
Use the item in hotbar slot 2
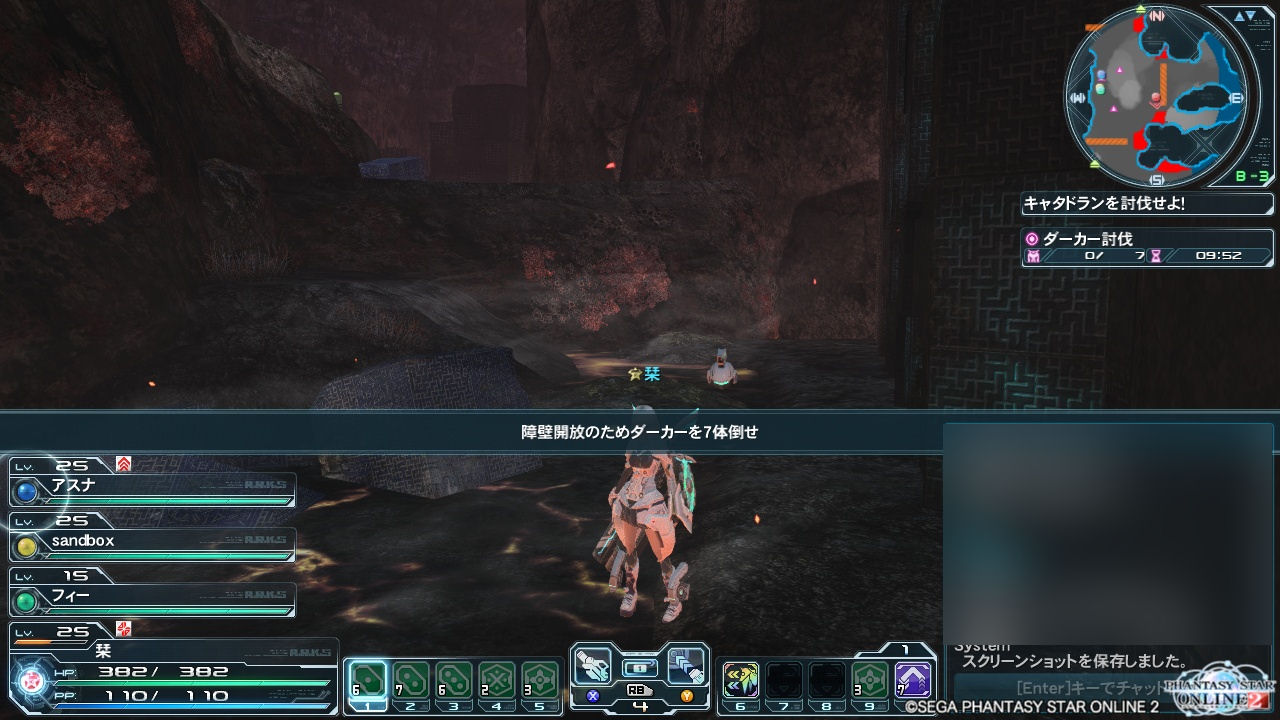410,682
